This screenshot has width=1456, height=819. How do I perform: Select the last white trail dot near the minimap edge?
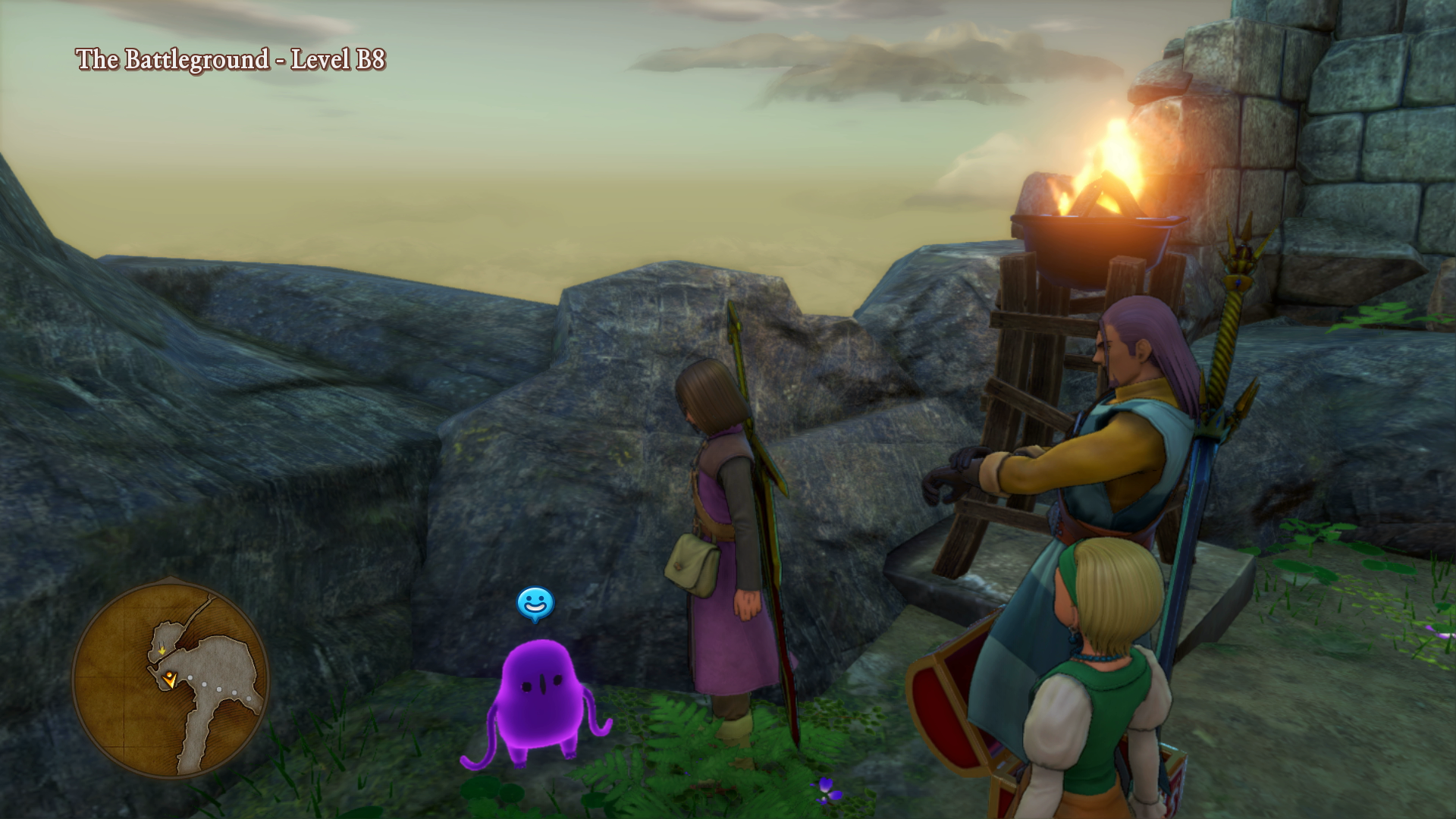click(249, 698)
